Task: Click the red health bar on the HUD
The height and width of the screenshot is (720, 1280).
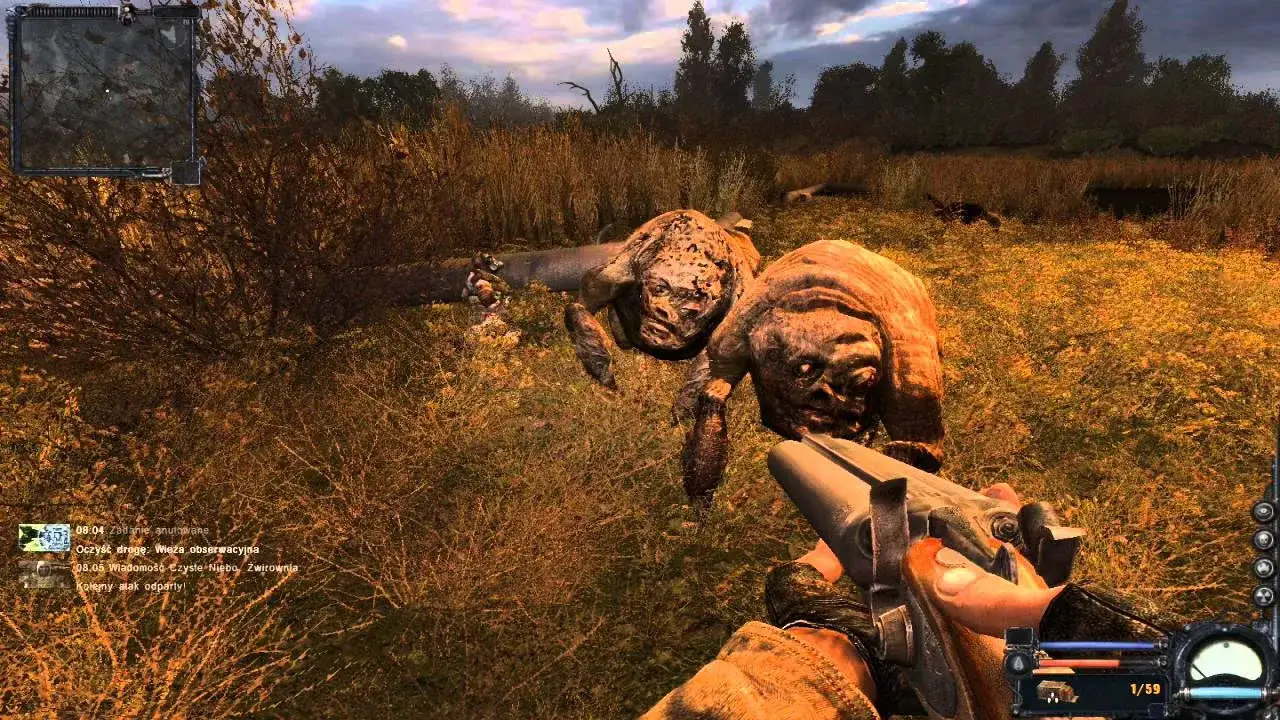Action: pyautogui.click(x=1080, y=663)
